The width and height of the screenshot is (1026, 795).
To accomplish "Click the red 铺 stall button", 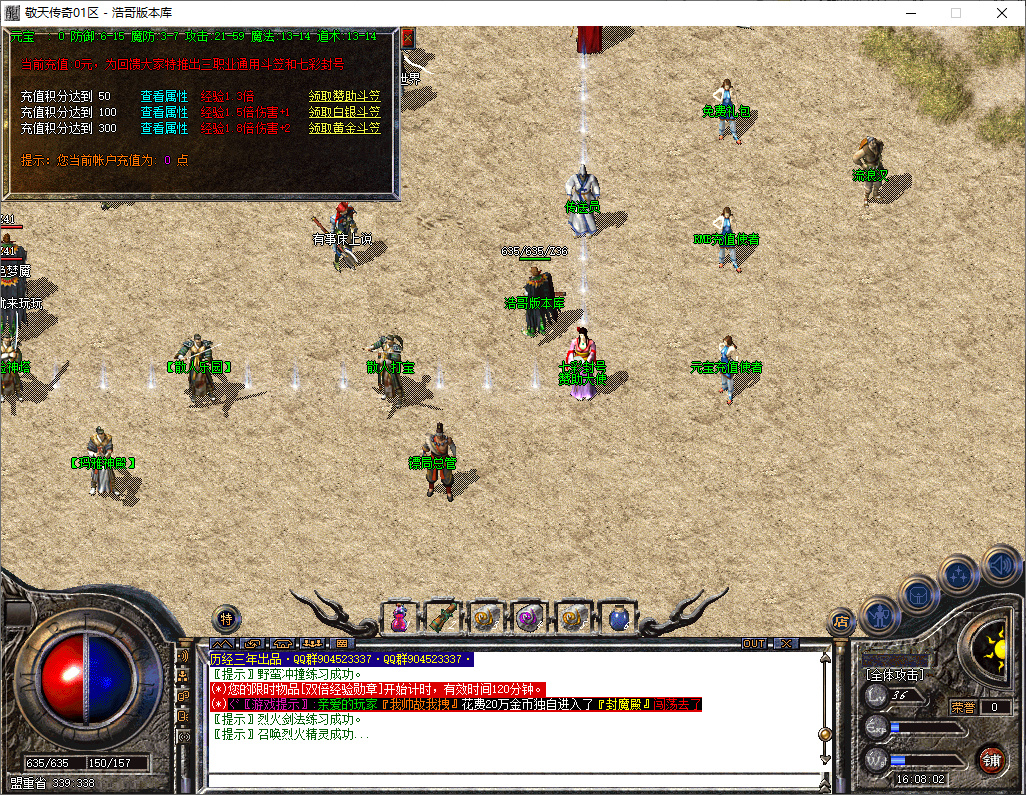I will (x=991, y=759).
